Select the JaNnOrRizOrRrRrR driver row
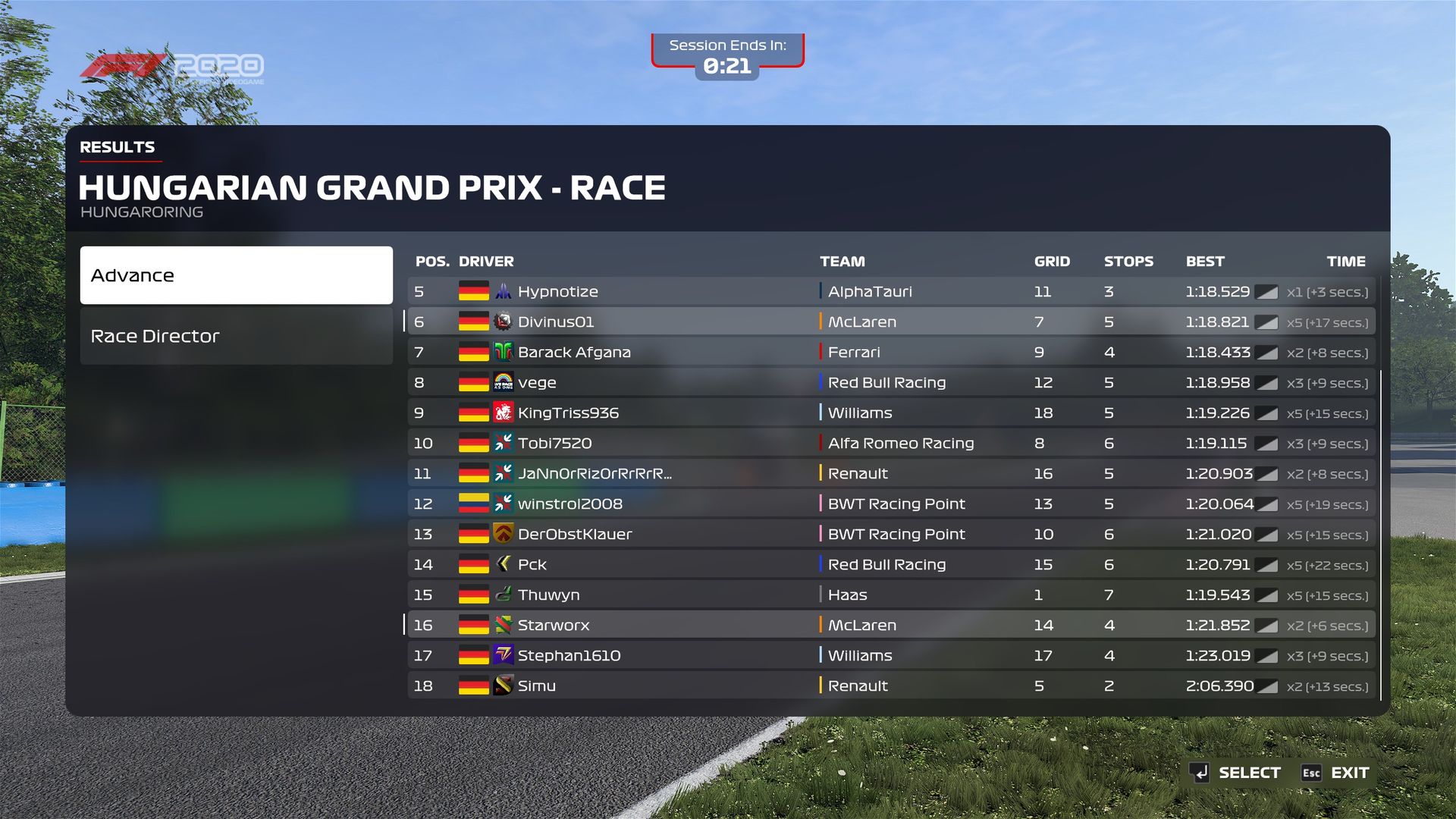This screenshot has width=1456, height=819. [891, 474]
